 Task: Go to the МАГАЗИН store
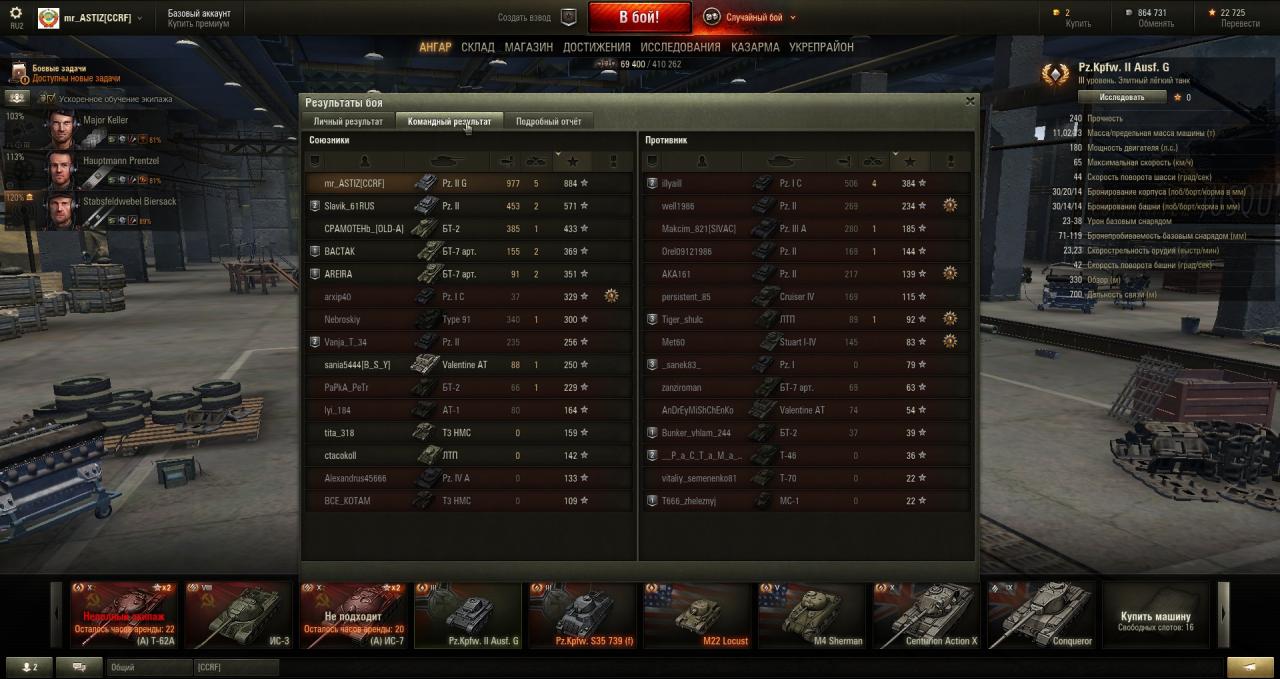coord(528,47)
